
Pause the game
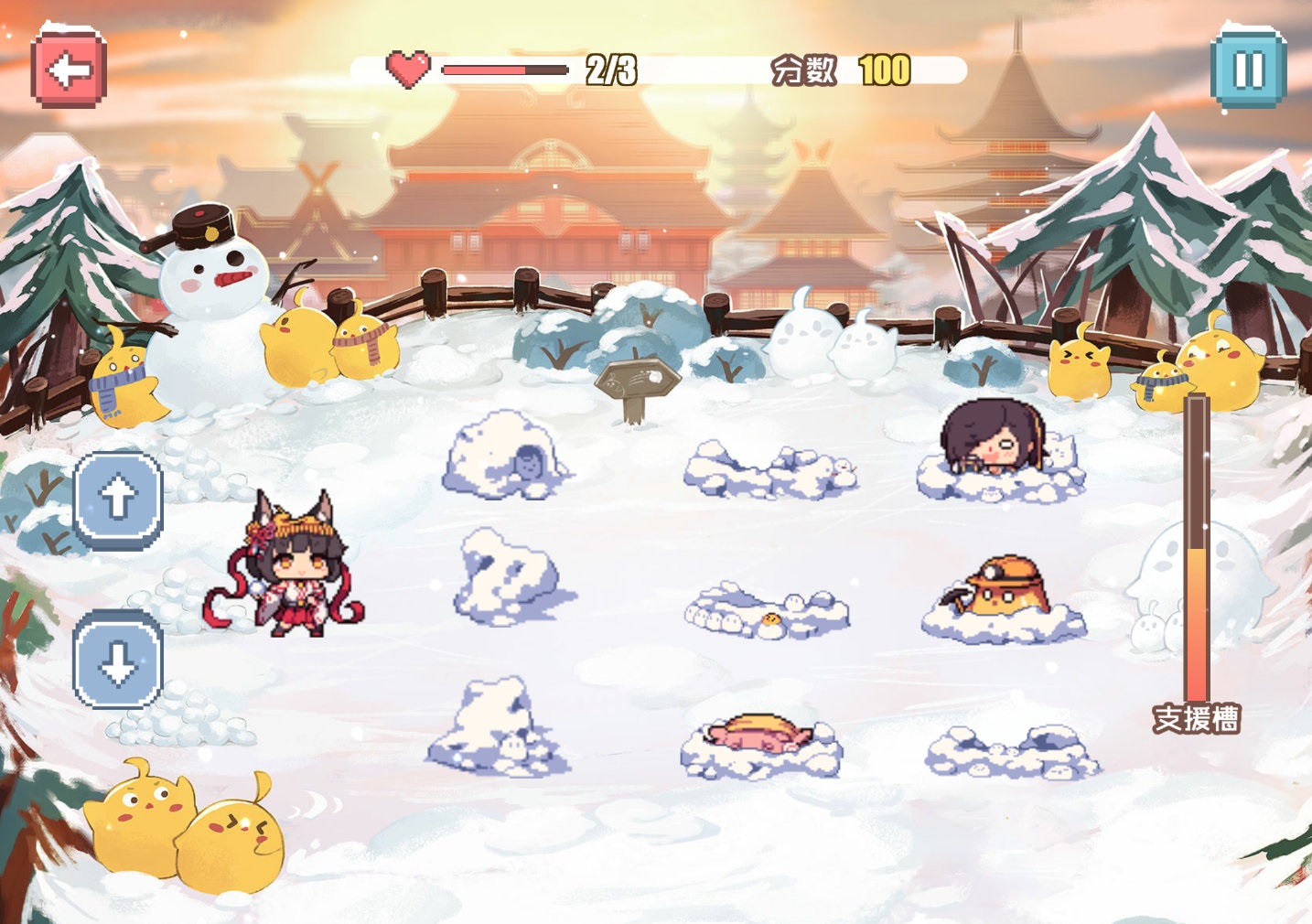[x=1248, y=67]
